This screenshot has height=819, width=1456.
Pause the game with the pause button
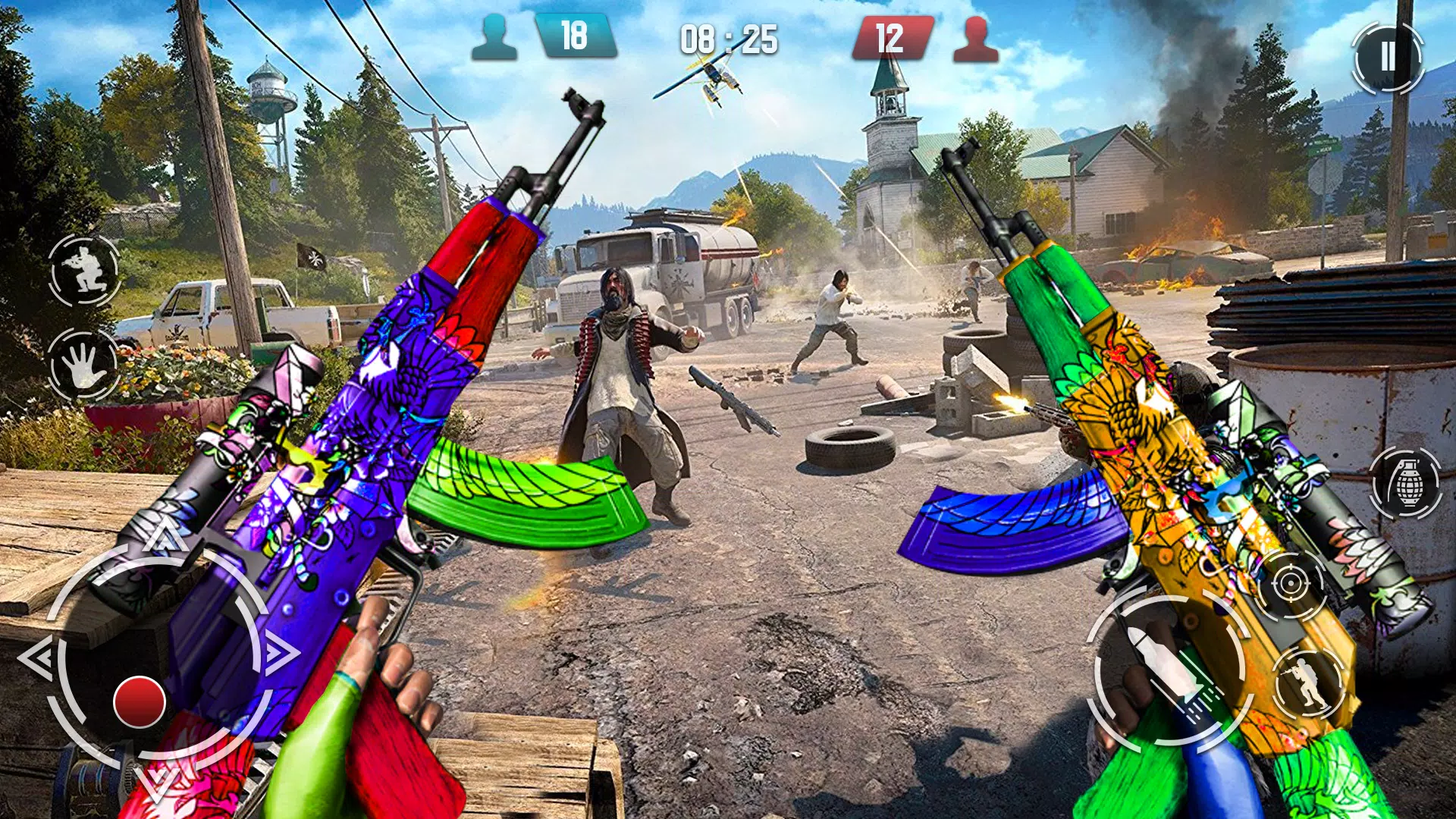click(x=1387, y=57)
